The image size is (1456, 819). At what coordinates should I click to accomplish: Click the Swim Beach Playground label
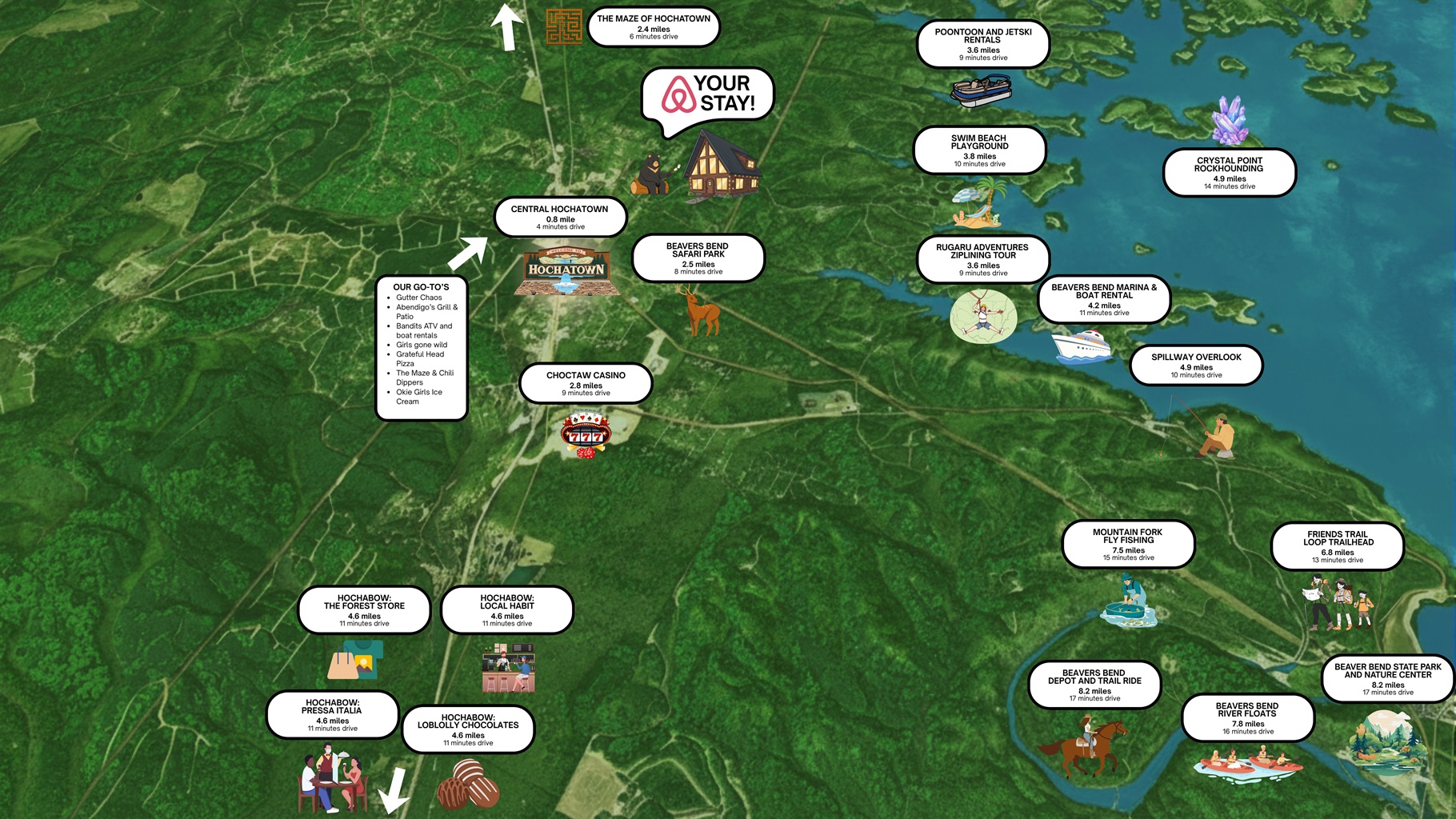979,150
